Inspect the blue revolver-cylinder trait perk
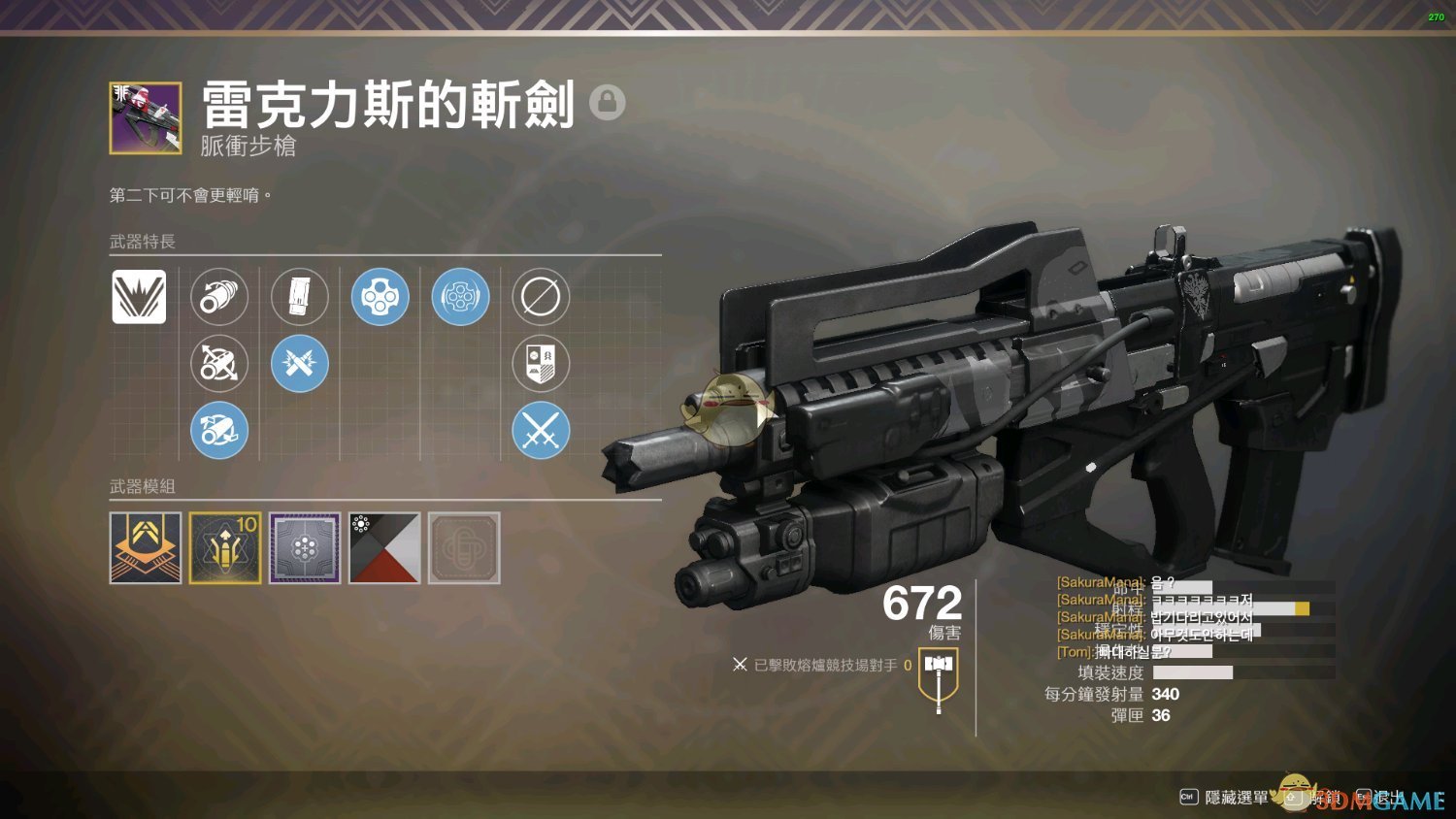This screenshot has width=1456, height=819. pos(460,296)
